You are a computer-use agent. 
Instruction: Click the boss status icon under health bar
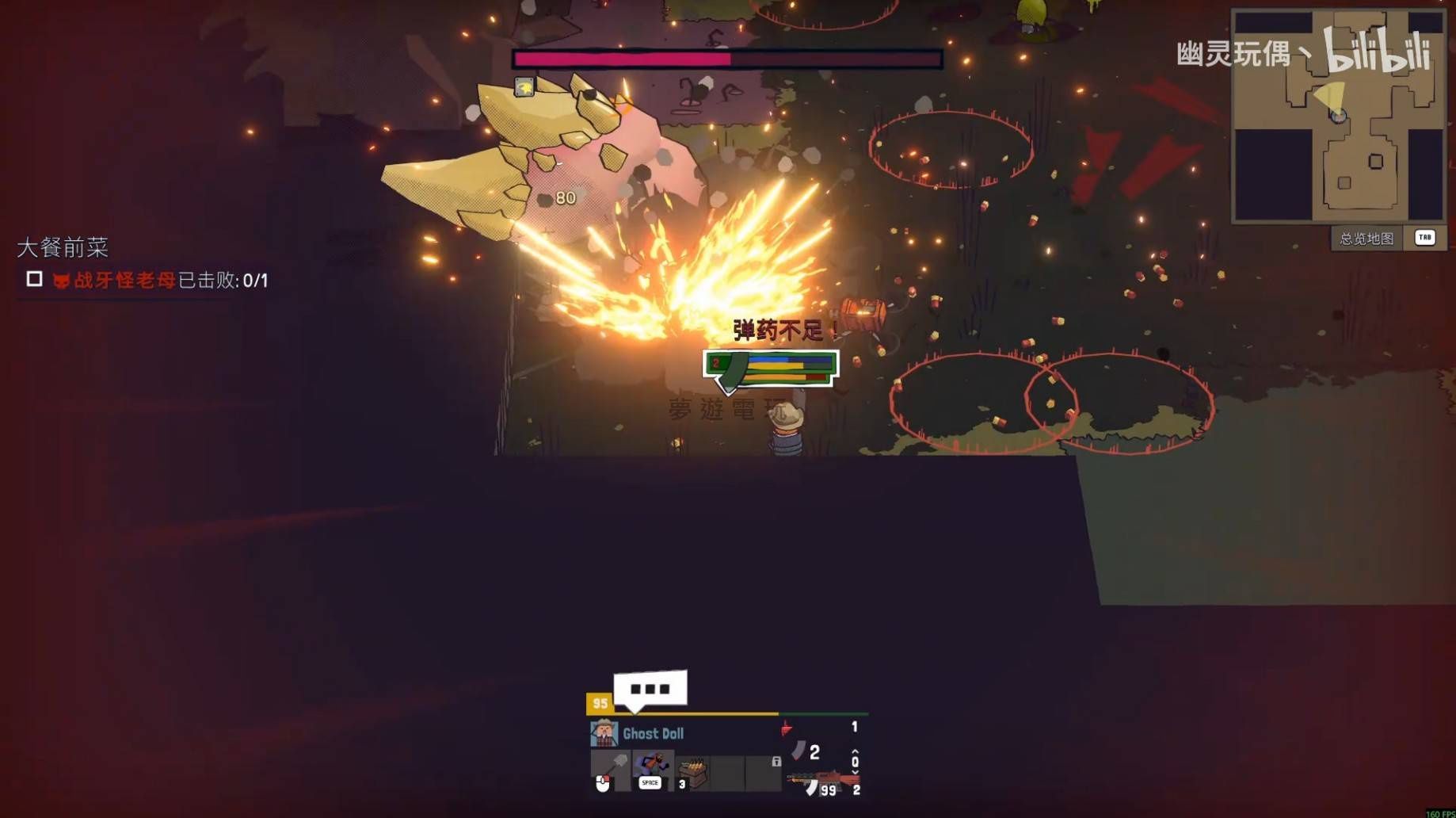[524, 86]
